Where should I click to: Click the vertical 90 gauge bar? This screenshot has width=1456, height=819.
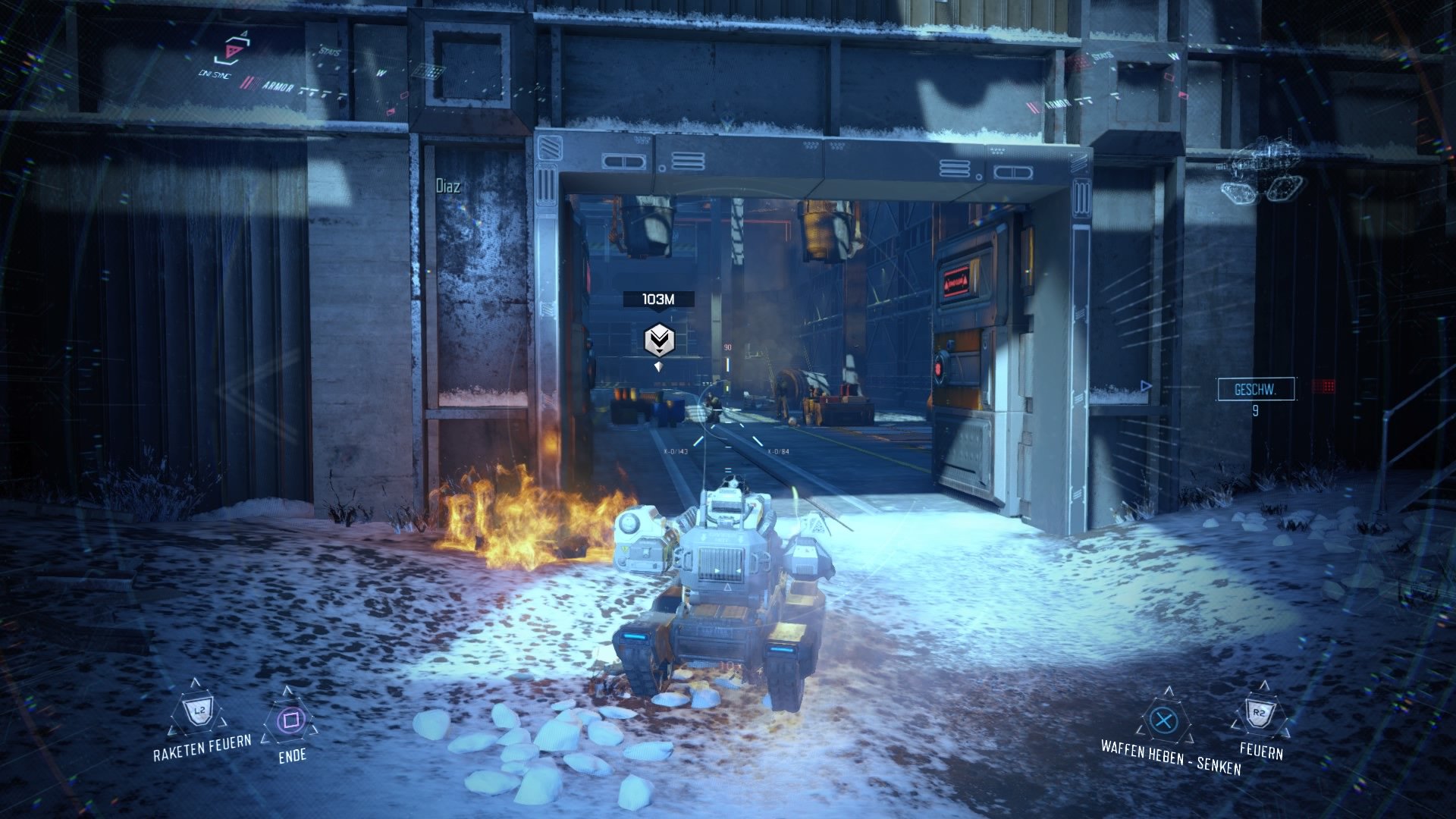pyautogui.click(x=727, y=364)
